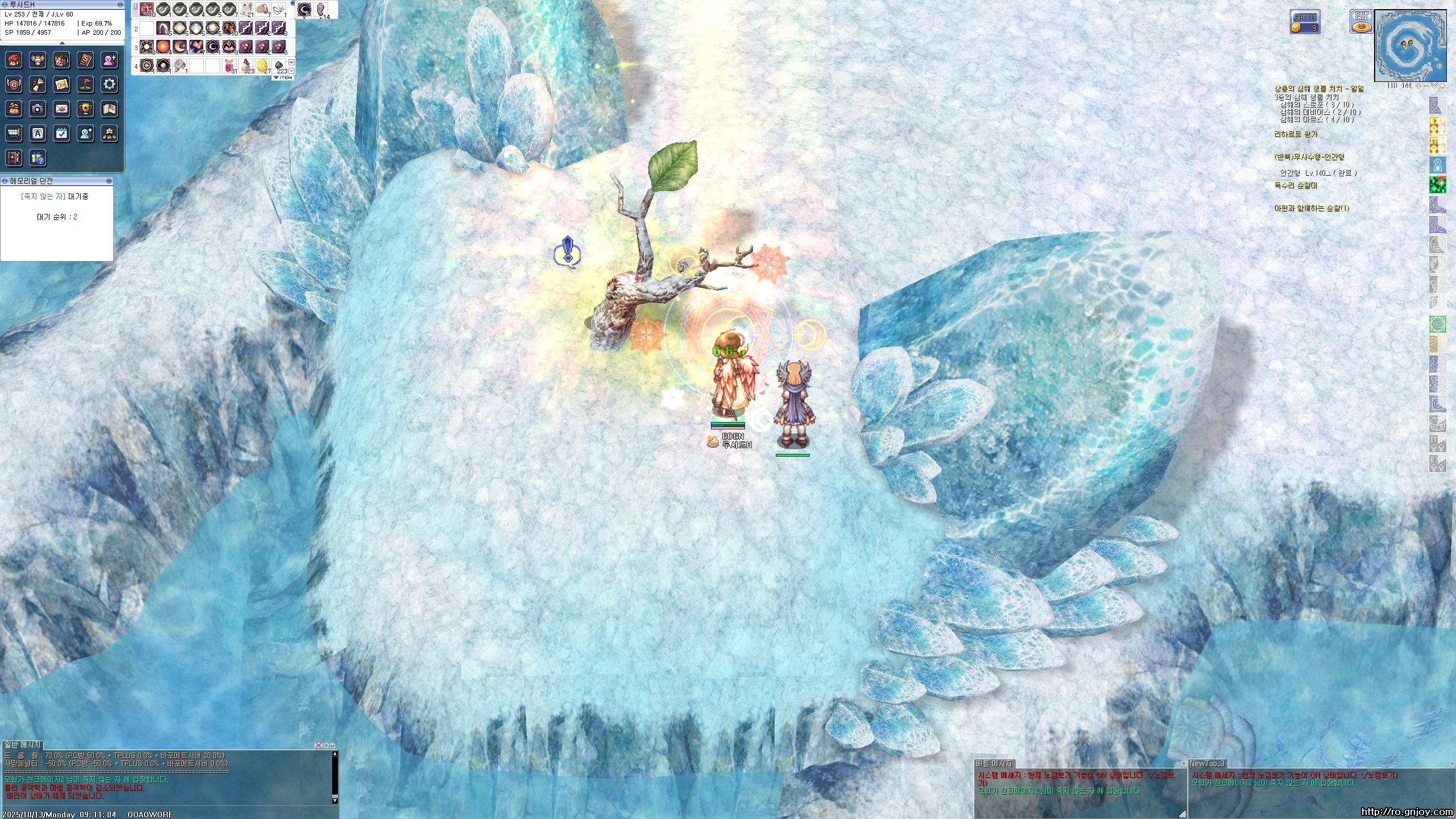Open the gold trophy achievements icon
Screen dimensions: 1456x819
coord(85,109)
